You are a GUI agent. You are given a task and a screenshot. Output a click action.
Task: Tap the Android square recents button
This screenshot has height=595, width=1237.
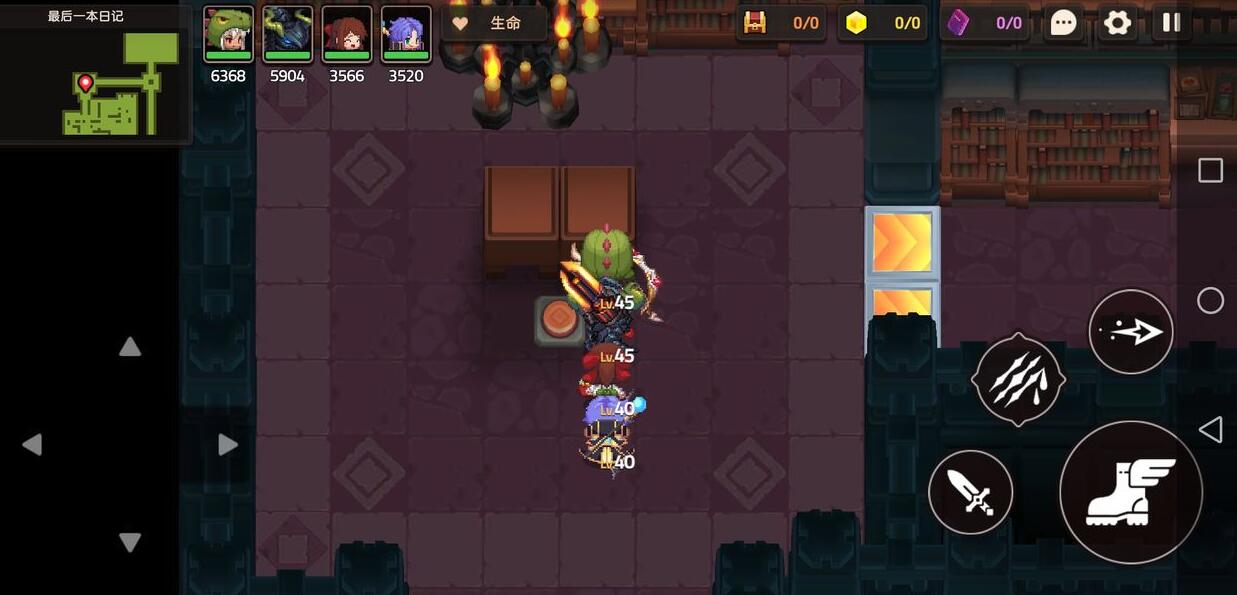[1210, 170]
